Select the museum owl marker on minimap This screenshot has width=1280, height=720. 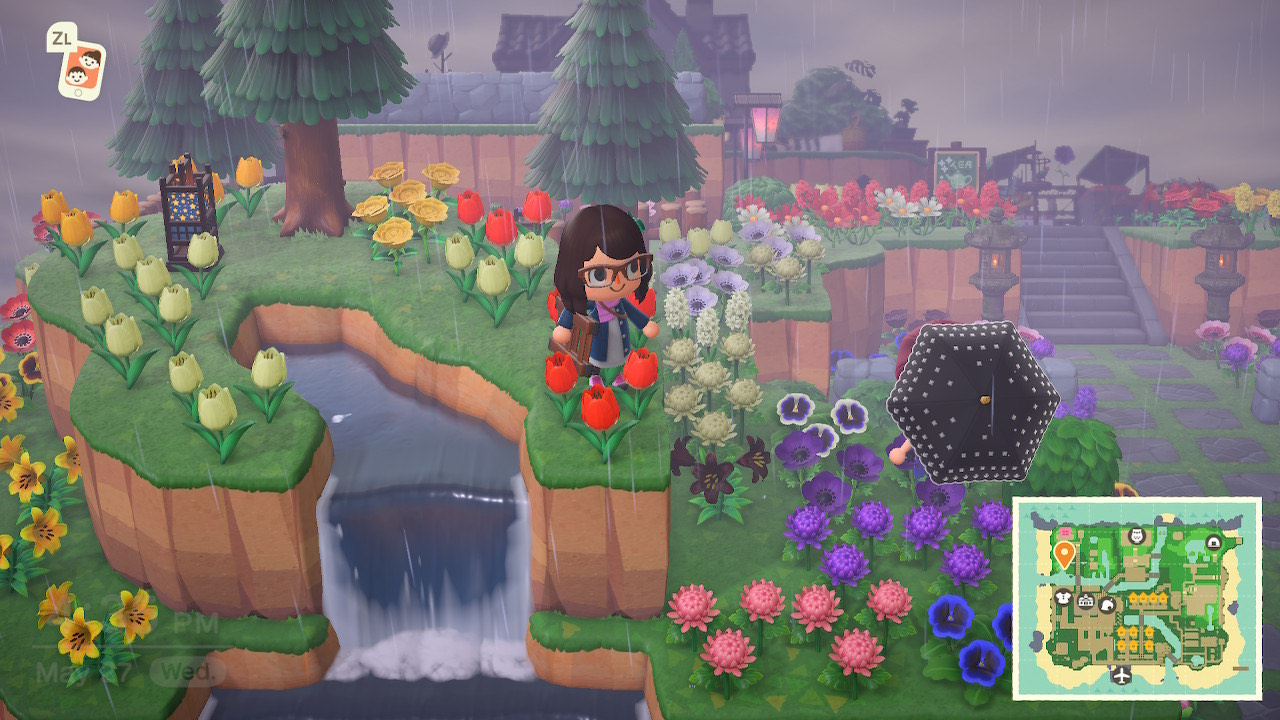point(1136,537)
